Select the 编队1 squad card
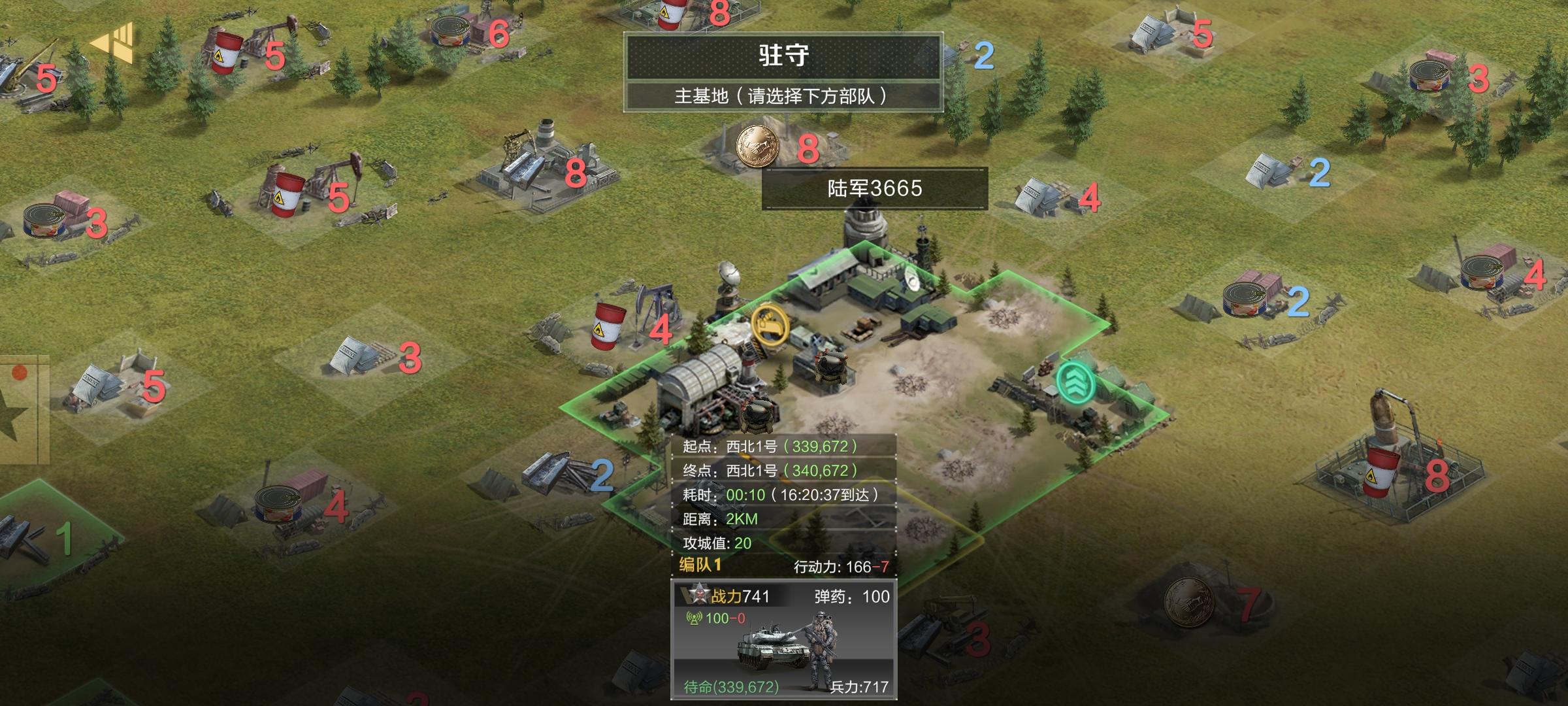The width and height of the screenshot is (1568, 706). pos(784,639)
